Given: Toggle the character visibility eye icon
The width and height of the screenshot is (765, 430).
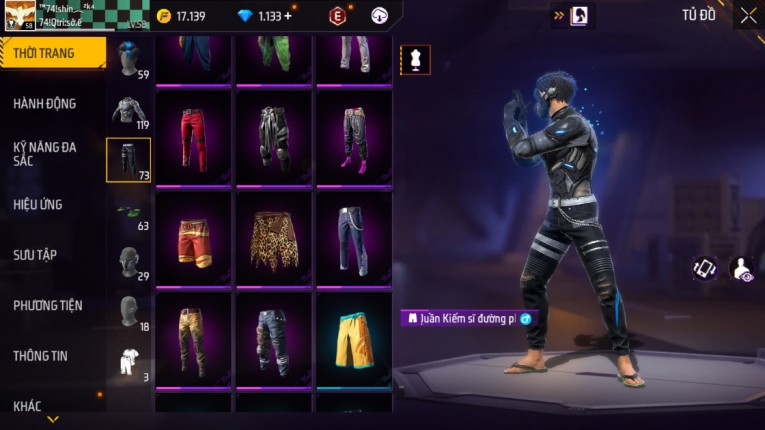Looking at the screenshot, I should point(742,268).
